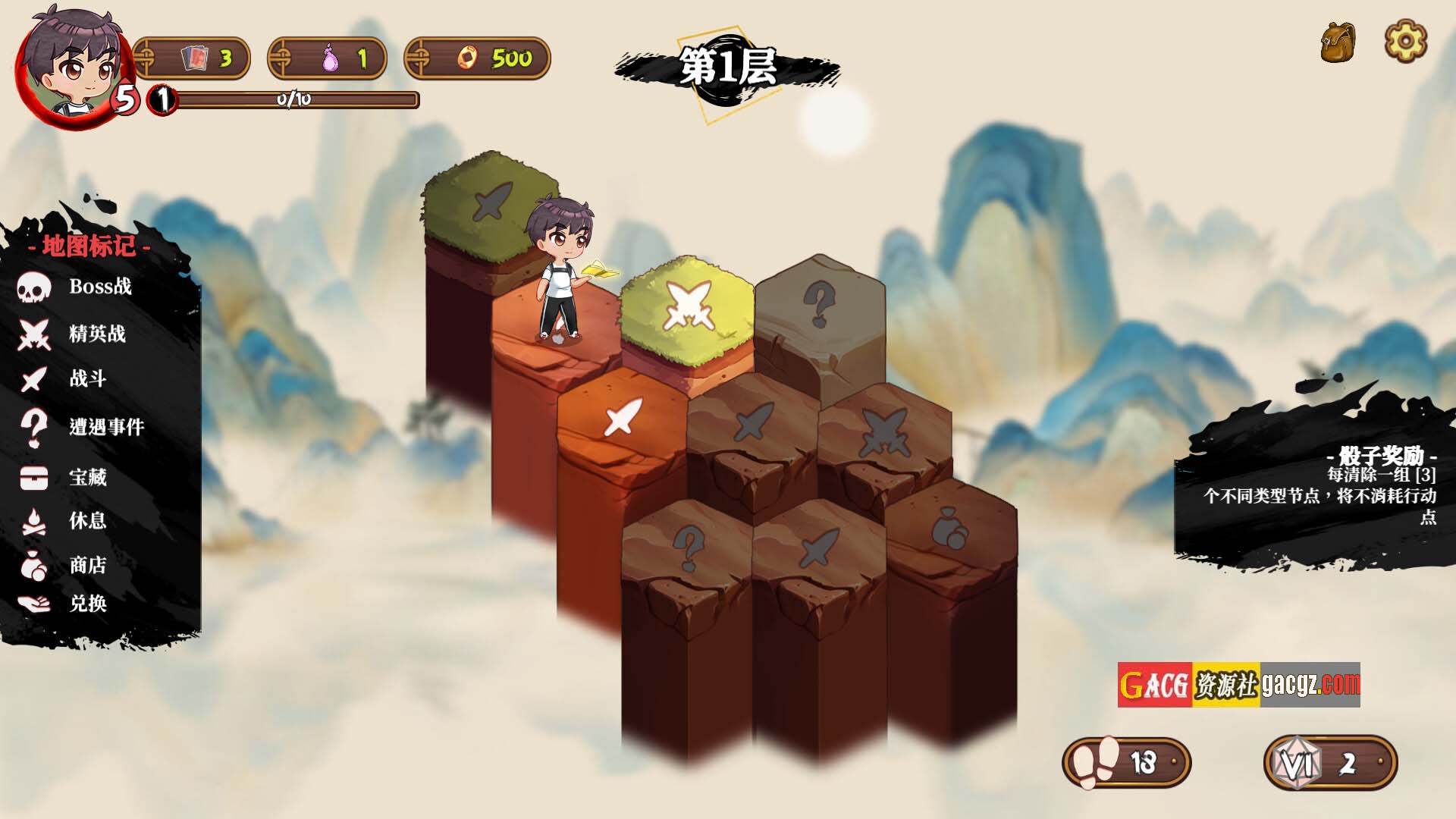Image resolution: width=1456 pixels, height=819 pixels.
Task: Select the grey stone question mark tile
Action: [819, 305]
